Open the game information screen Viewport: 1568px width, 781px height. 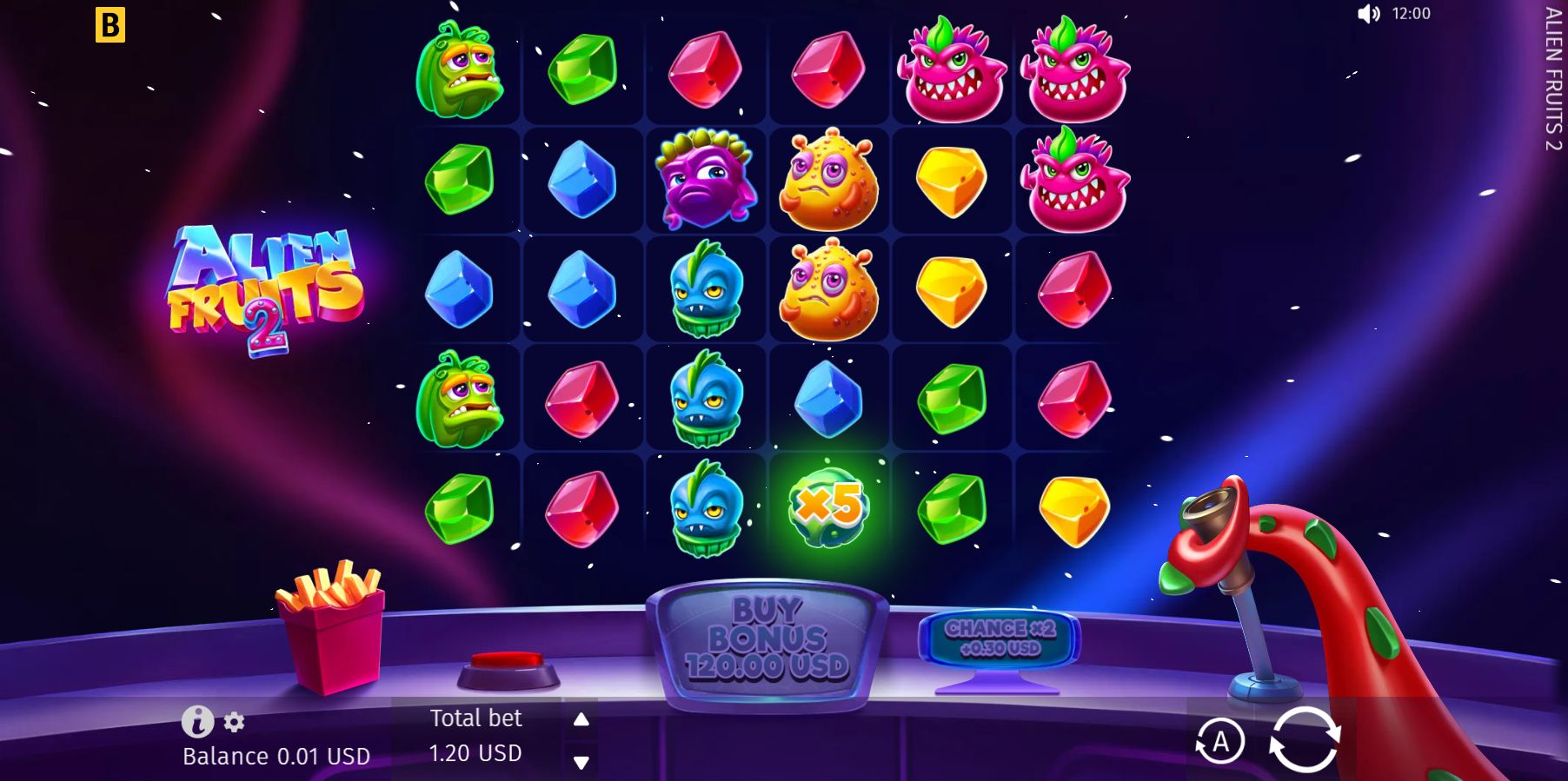click(x=196, y=721)
